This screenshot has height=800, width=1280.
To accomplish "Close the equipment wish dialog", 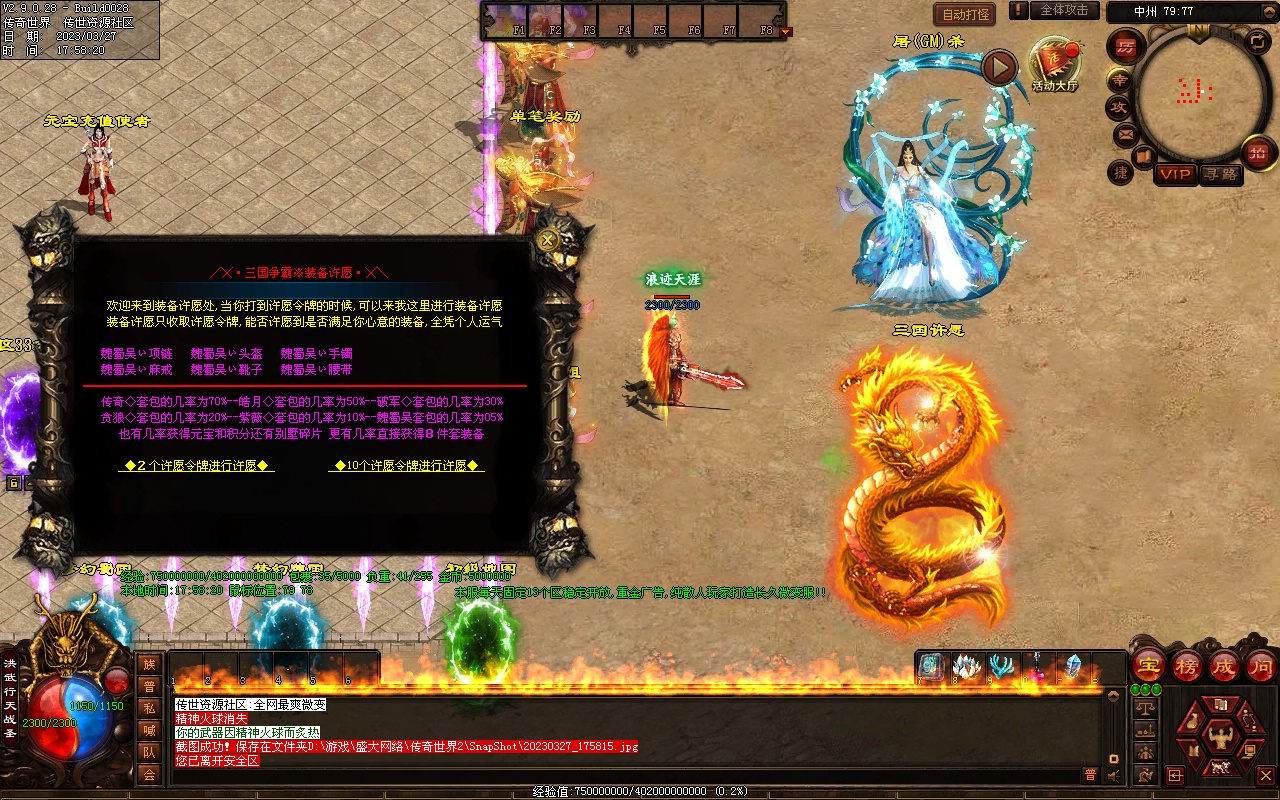I will (x=547, y=240).
